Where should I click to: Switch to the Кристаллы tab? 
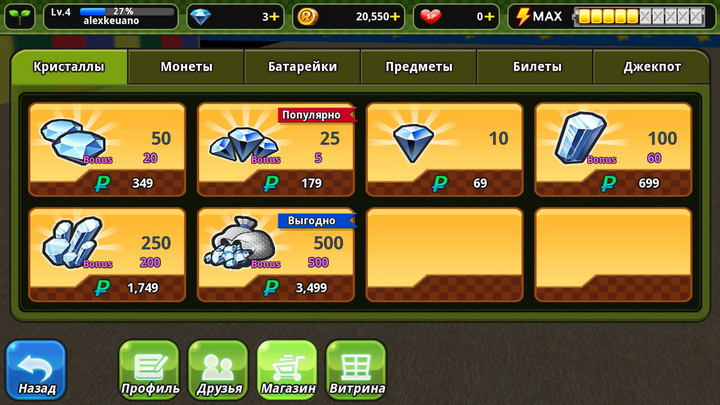[x=69, y=67]
